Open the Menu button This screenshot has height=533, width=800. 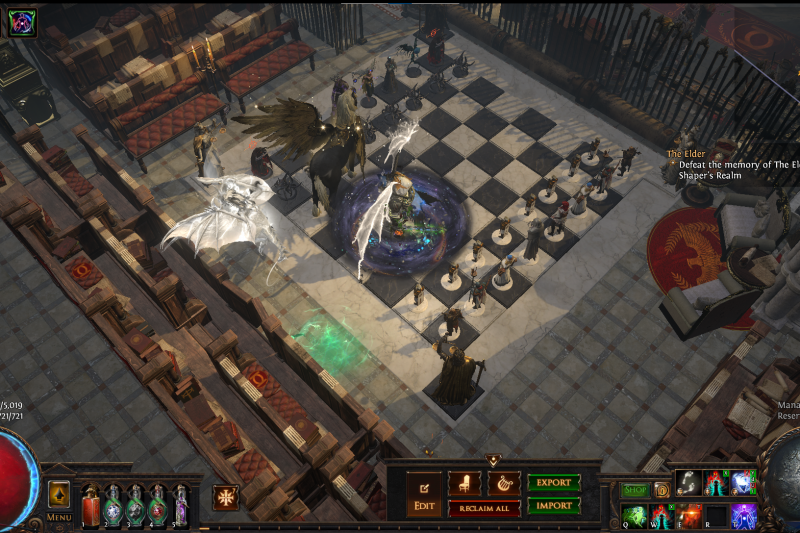(59, 517)
